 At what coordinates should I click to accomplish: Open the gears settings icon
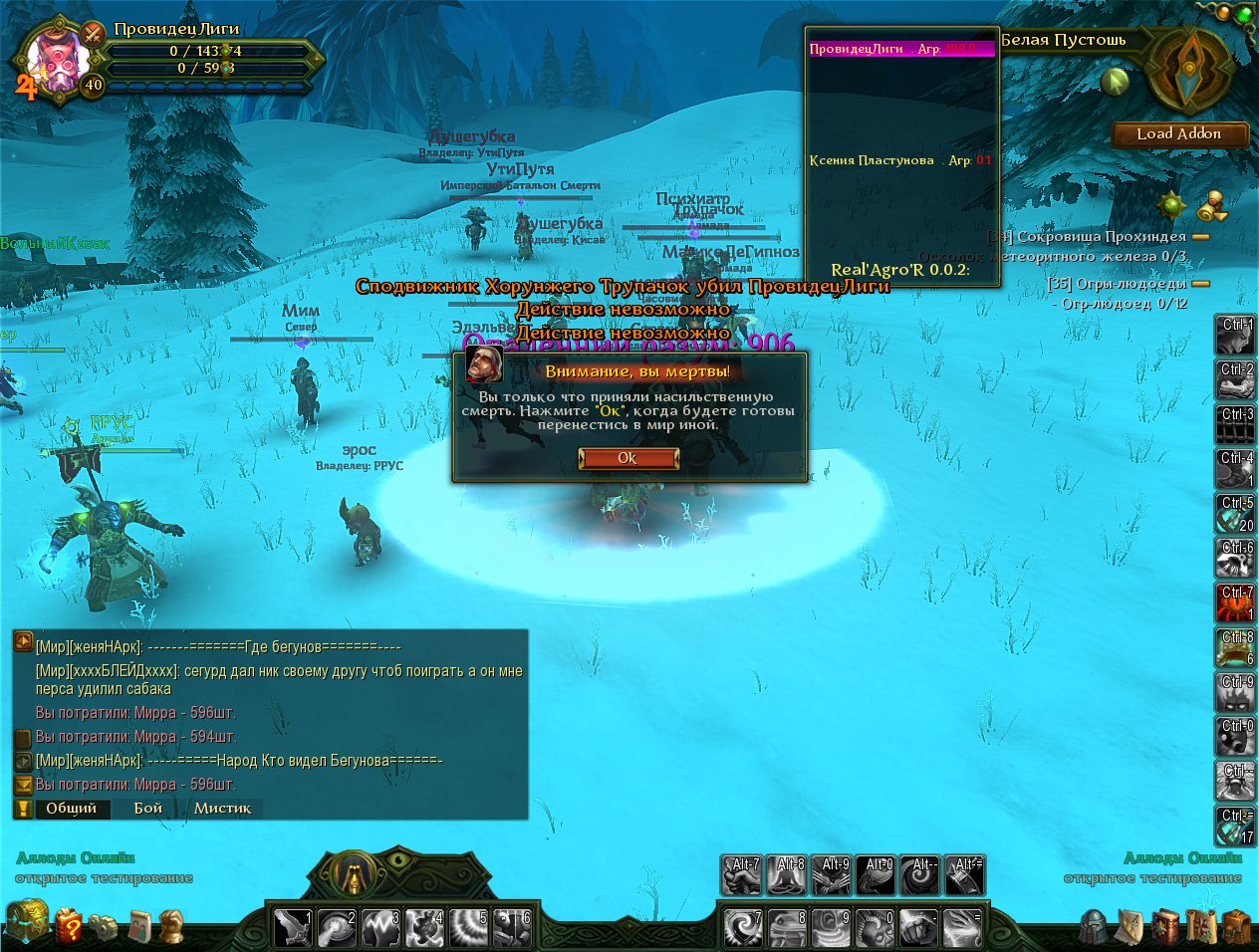click(x=103, y=927)
